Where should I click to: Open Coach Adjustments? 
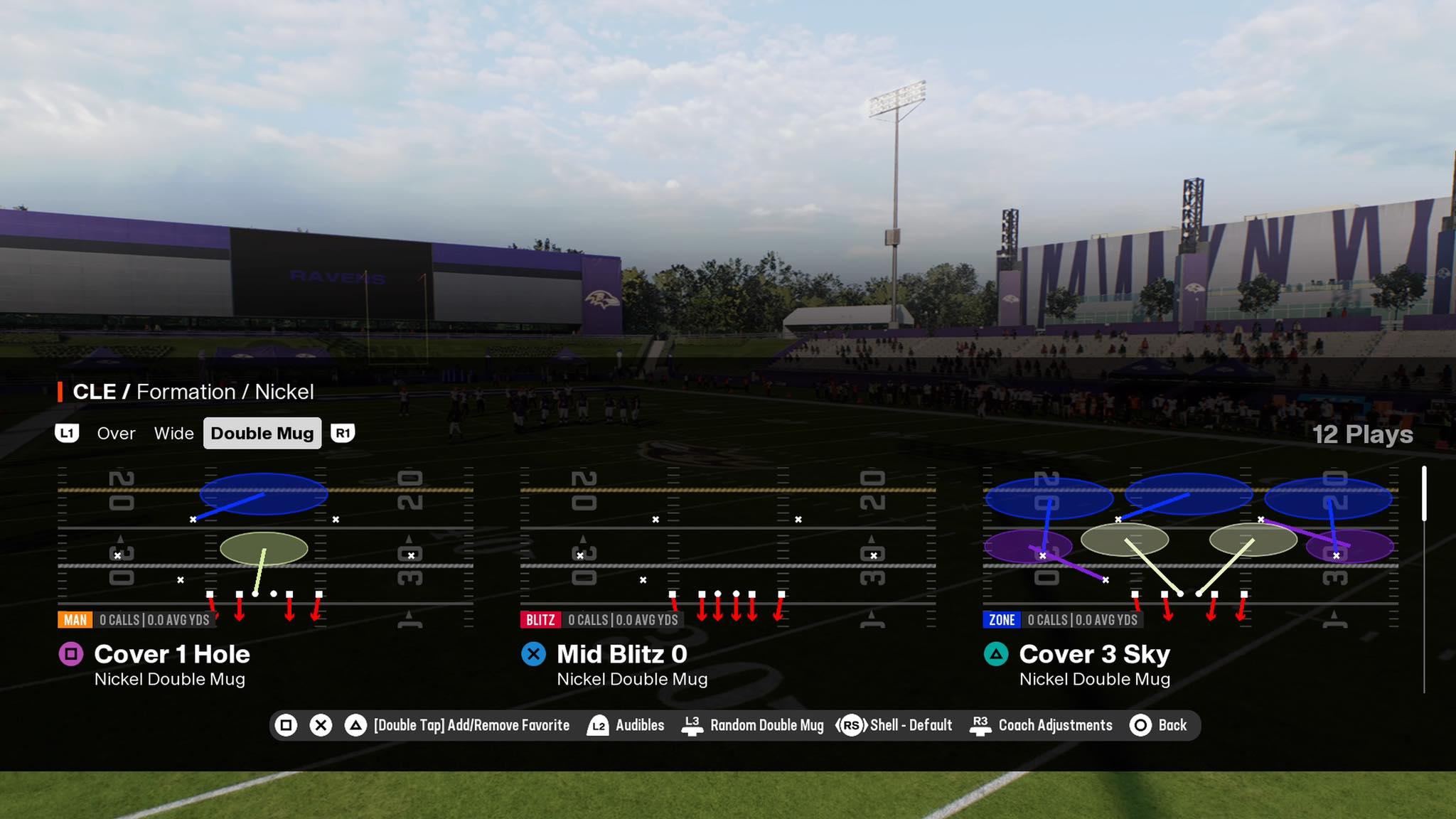(1055, 725)
